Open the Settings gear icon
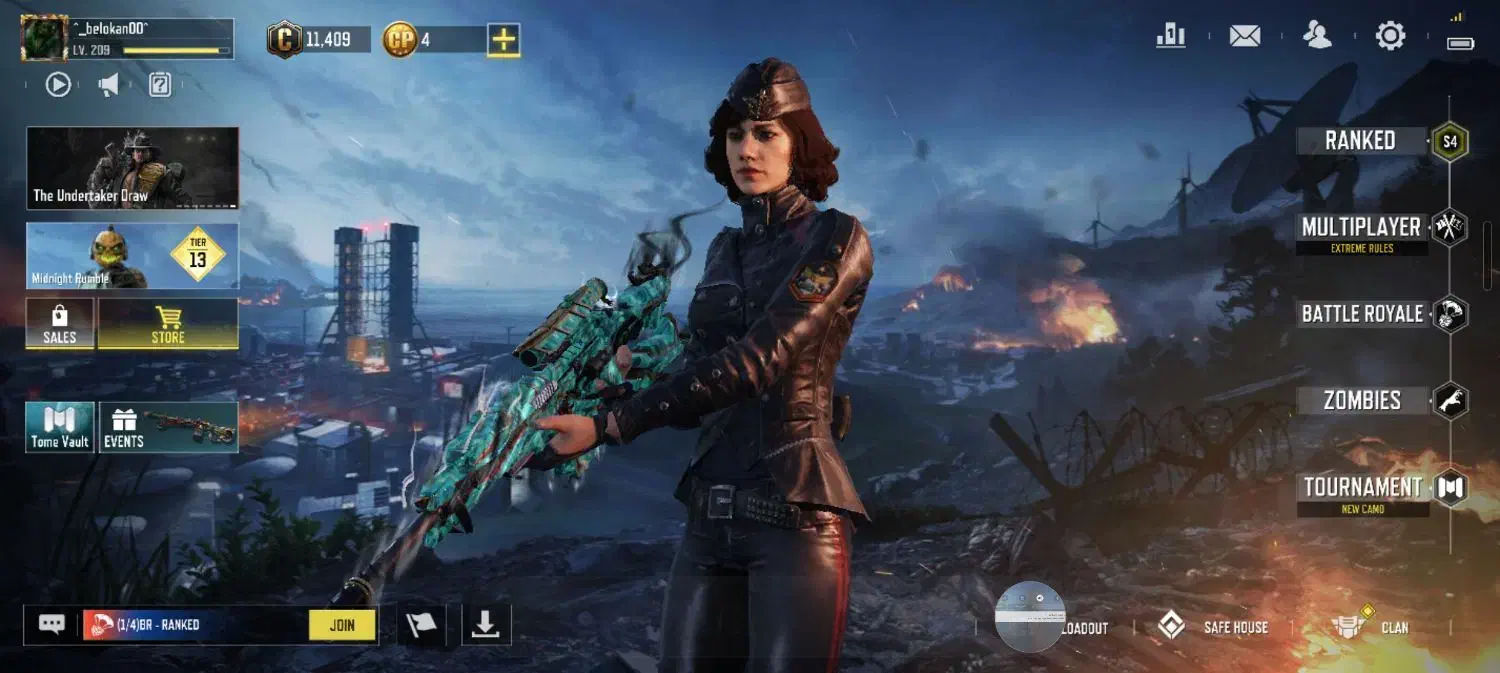 pos(1390,37)
